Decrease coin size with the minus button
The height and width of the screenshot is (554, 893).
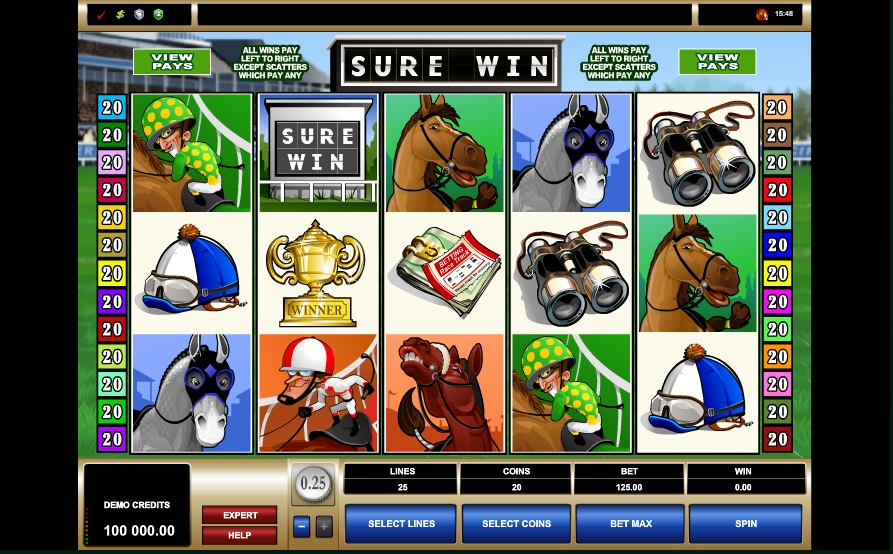pos(301,525)
